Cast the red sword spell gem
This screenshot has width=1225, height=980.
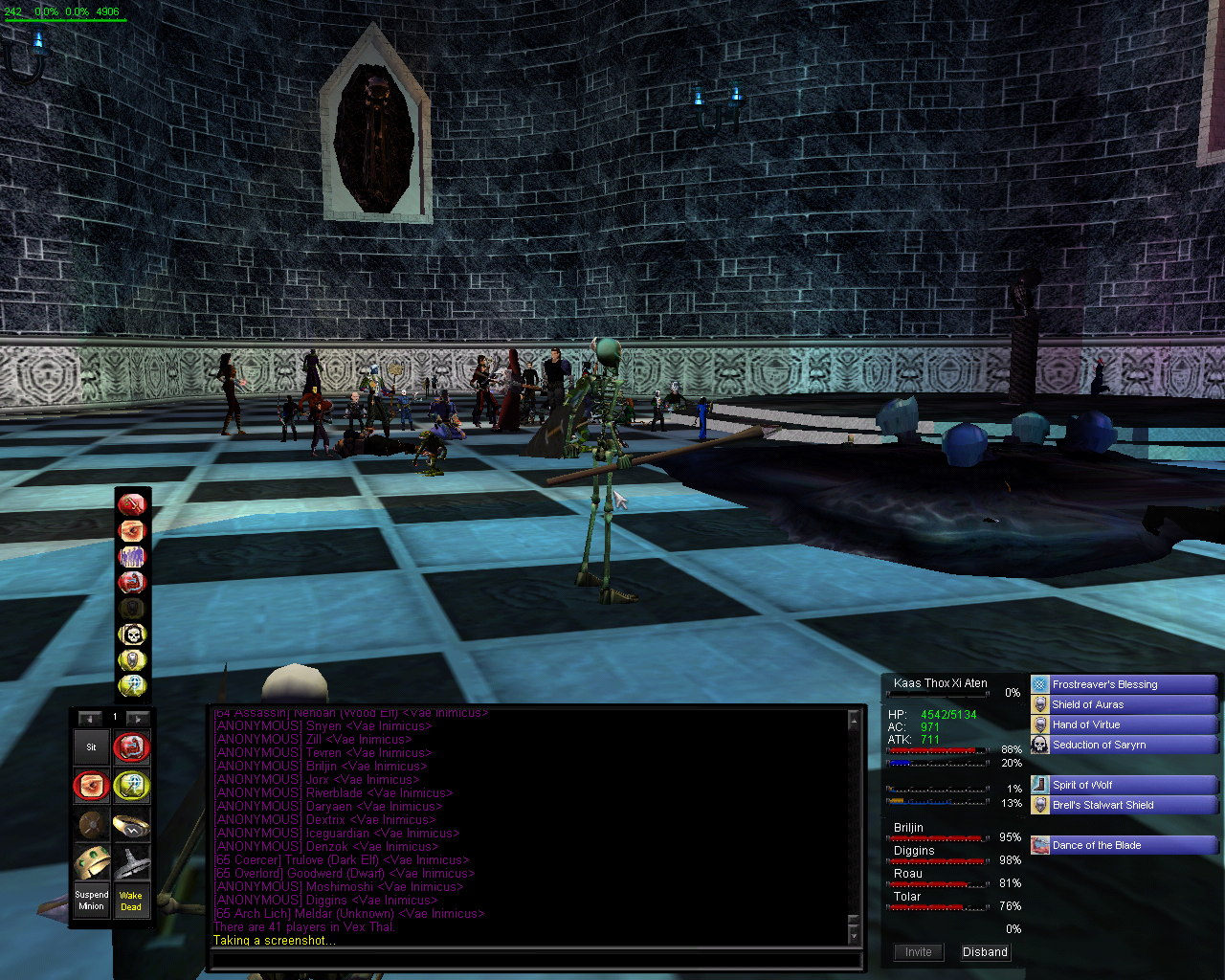point(132,503)
